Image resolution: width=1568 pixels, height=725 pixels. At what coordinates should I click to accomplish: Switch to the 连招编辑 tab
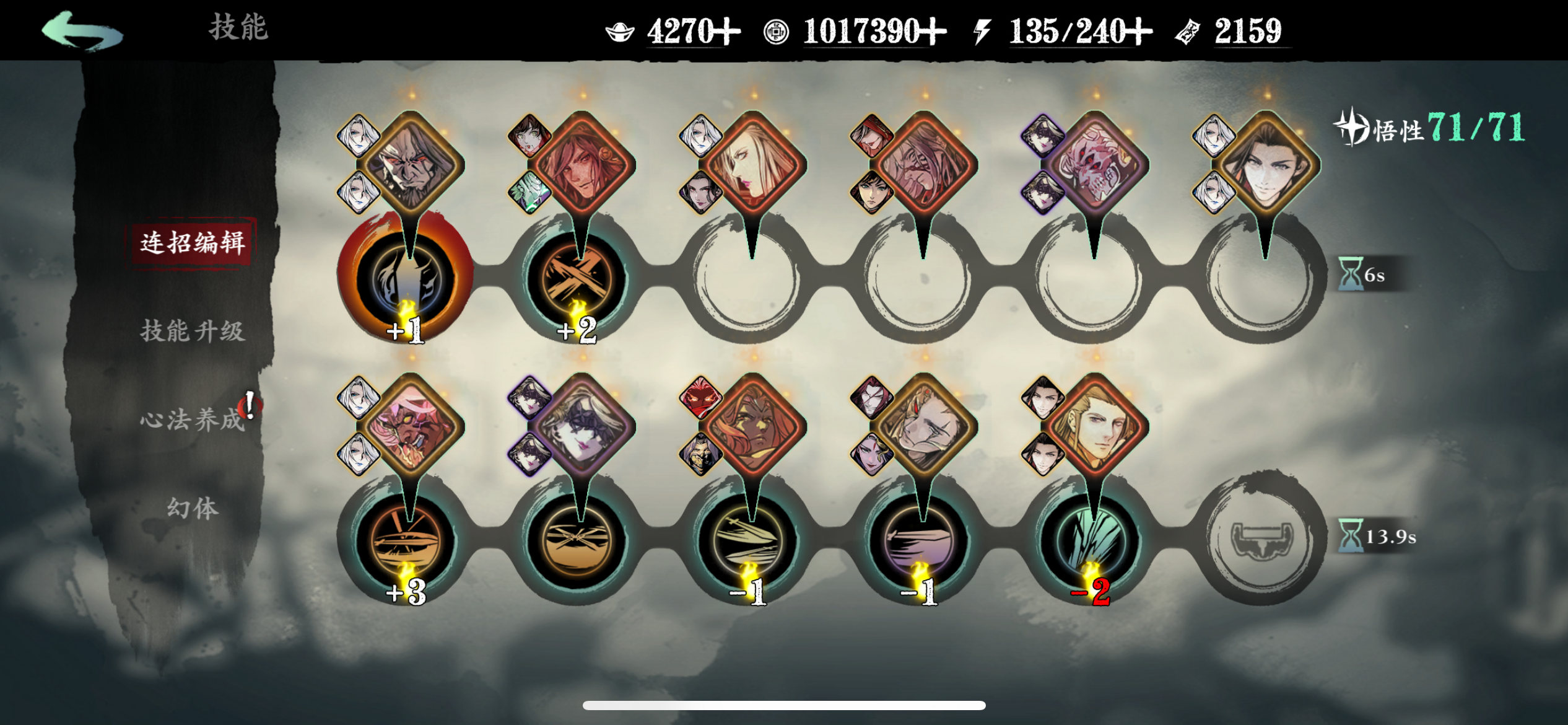[x=192, y=242]
